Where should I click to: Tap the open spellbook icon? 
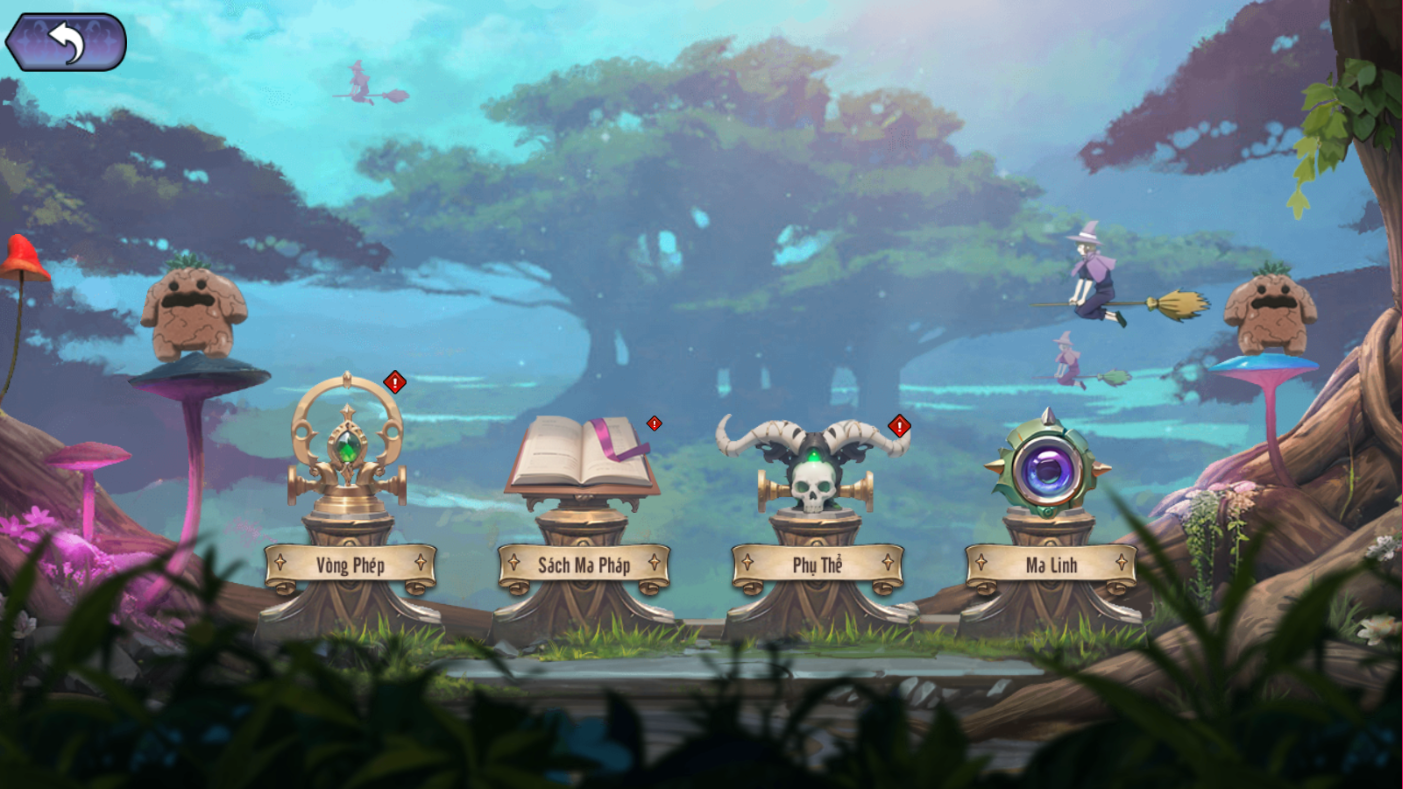click(x=581, y=455)
